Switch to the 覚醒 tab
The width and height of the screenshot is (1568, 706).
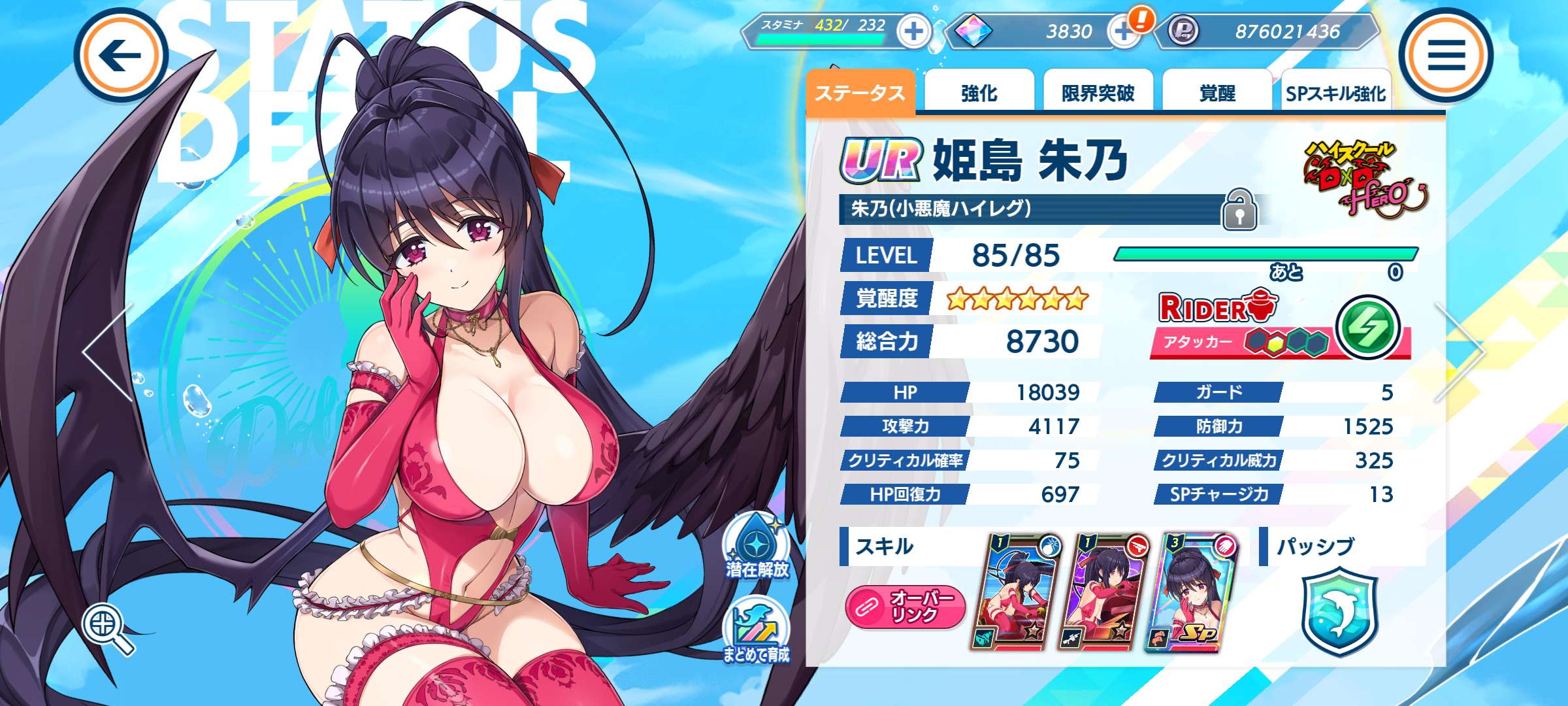pos(1217,93)
